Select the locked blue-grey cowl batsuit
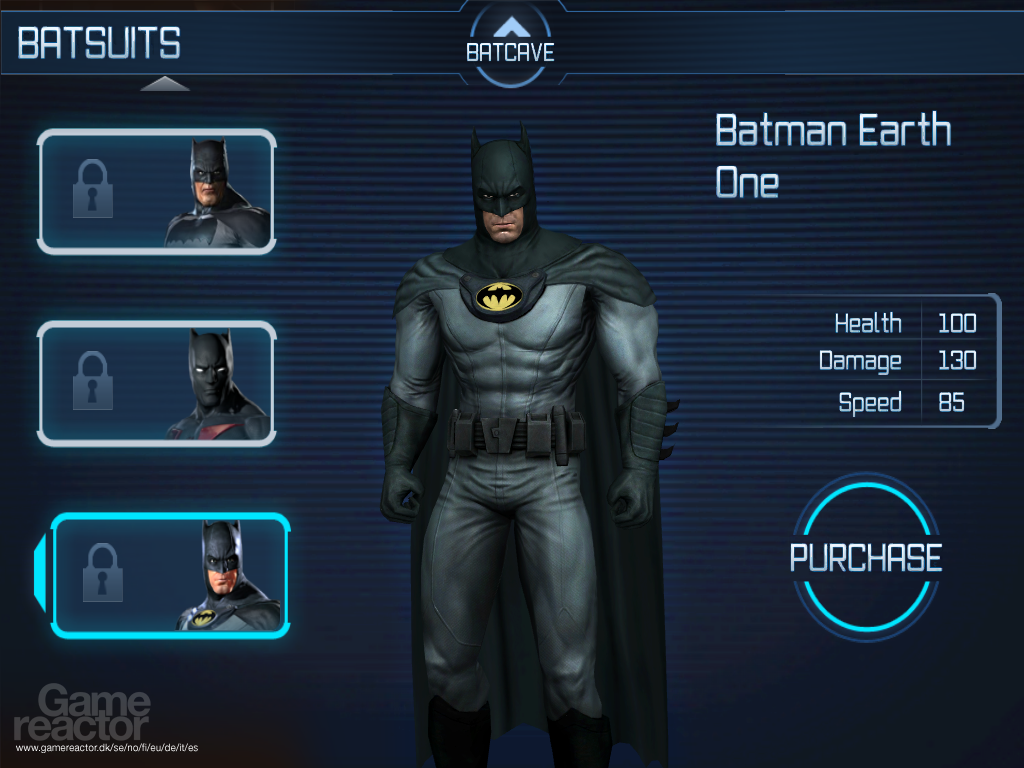 (x=157, y=191)
